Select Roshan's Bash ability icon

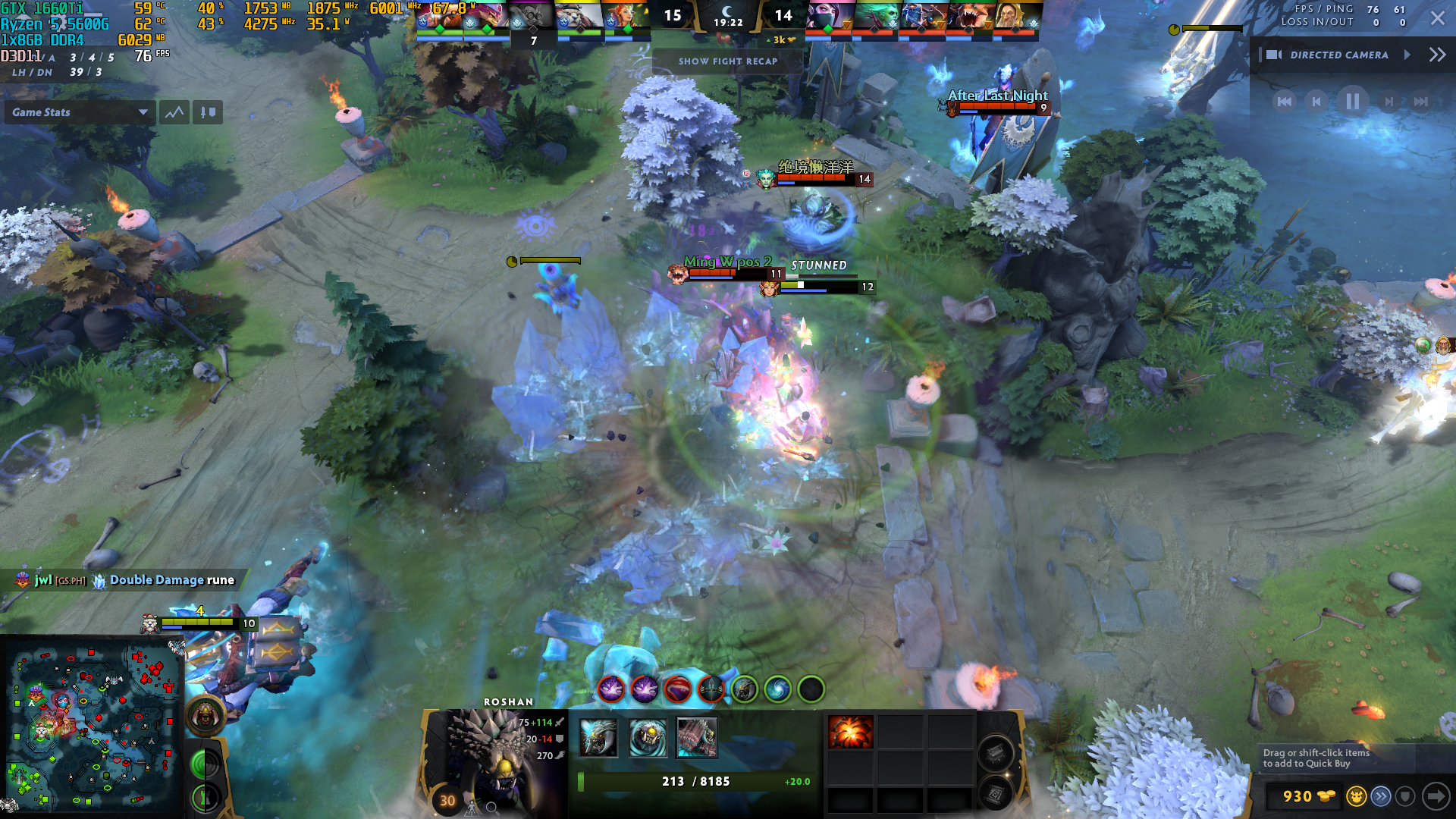[x=648, y=738]
